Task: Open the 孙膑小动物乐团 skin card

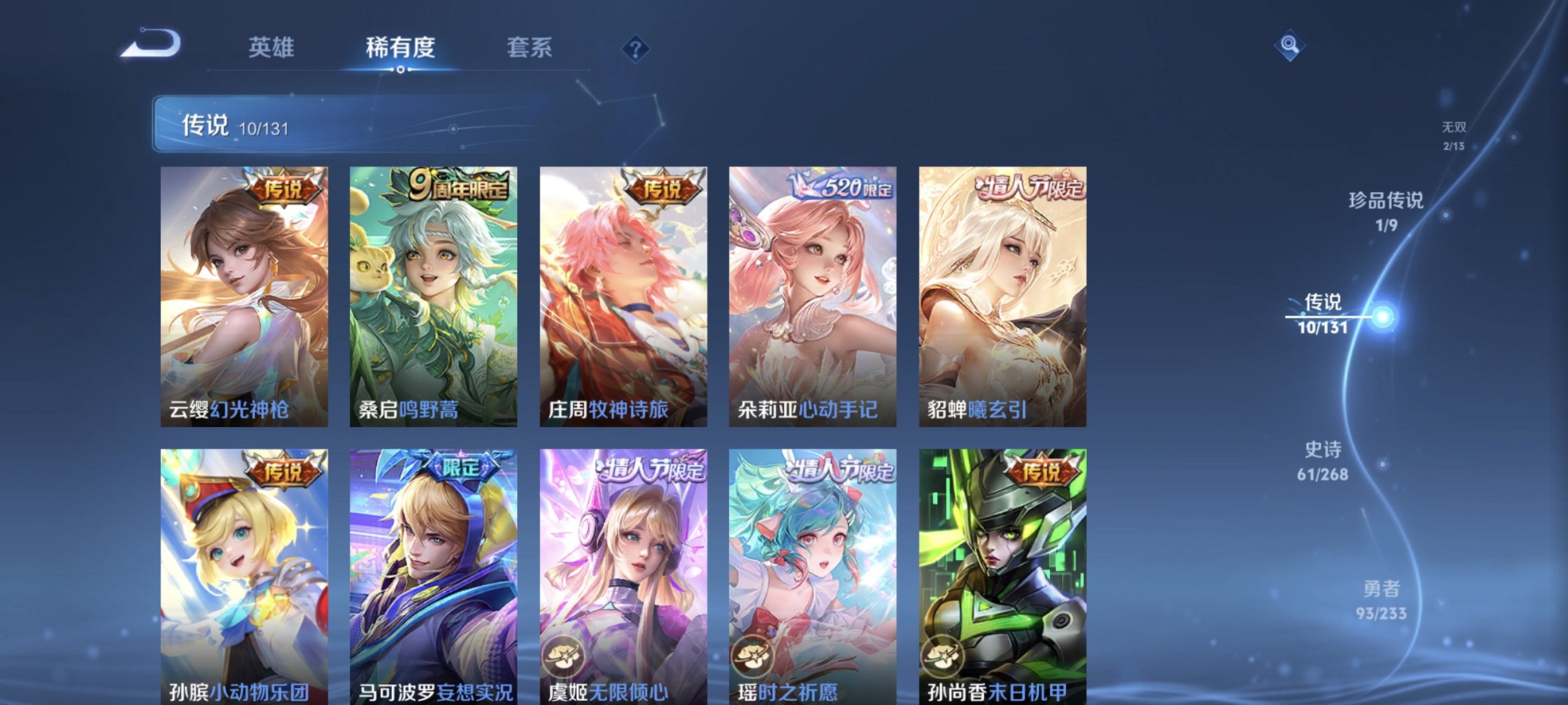Action: (x=245, y=567)
